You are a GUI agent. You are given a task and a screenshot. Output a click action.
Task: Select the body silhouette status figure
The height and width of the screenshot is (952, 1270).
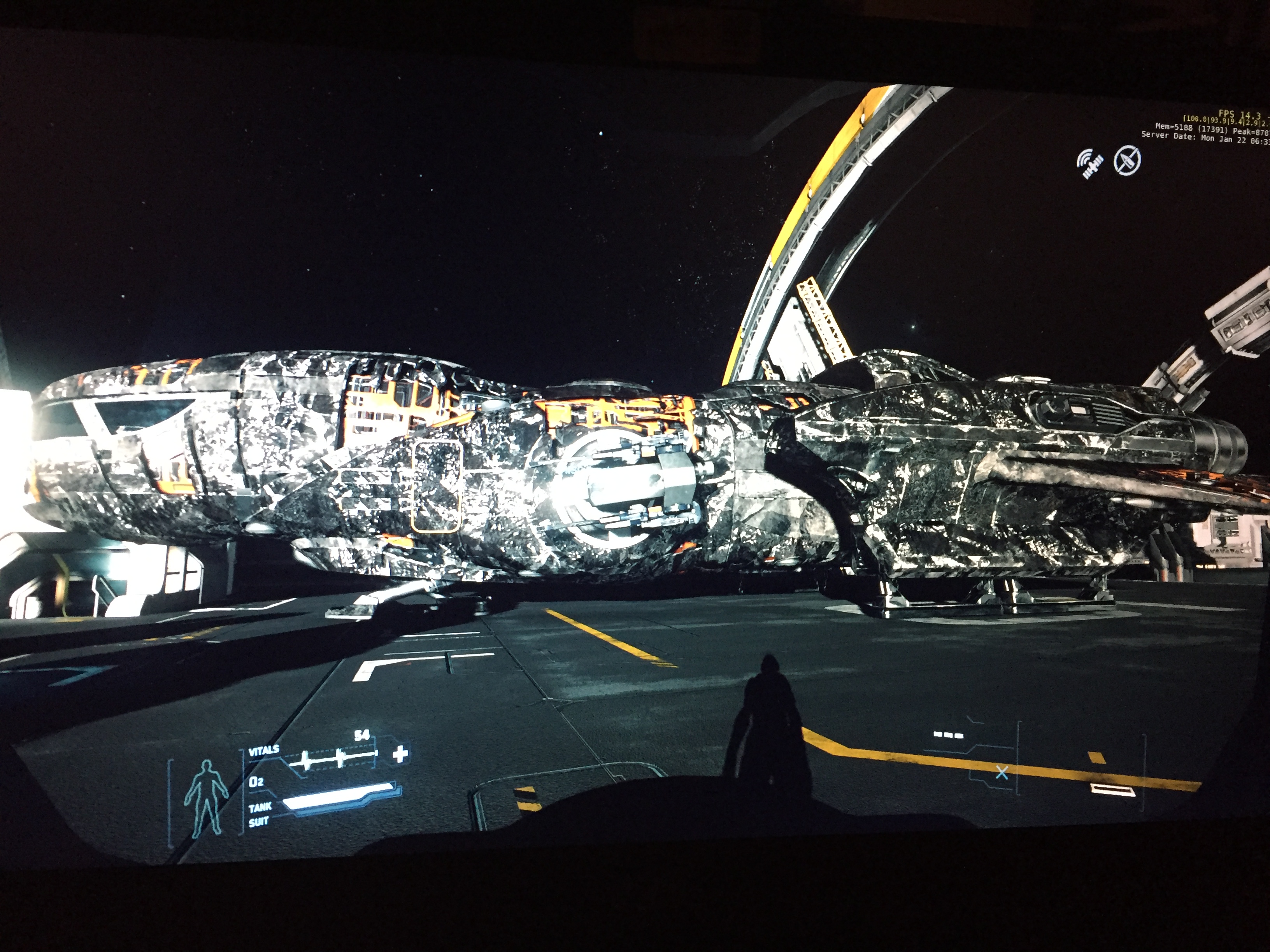[205, 796]
